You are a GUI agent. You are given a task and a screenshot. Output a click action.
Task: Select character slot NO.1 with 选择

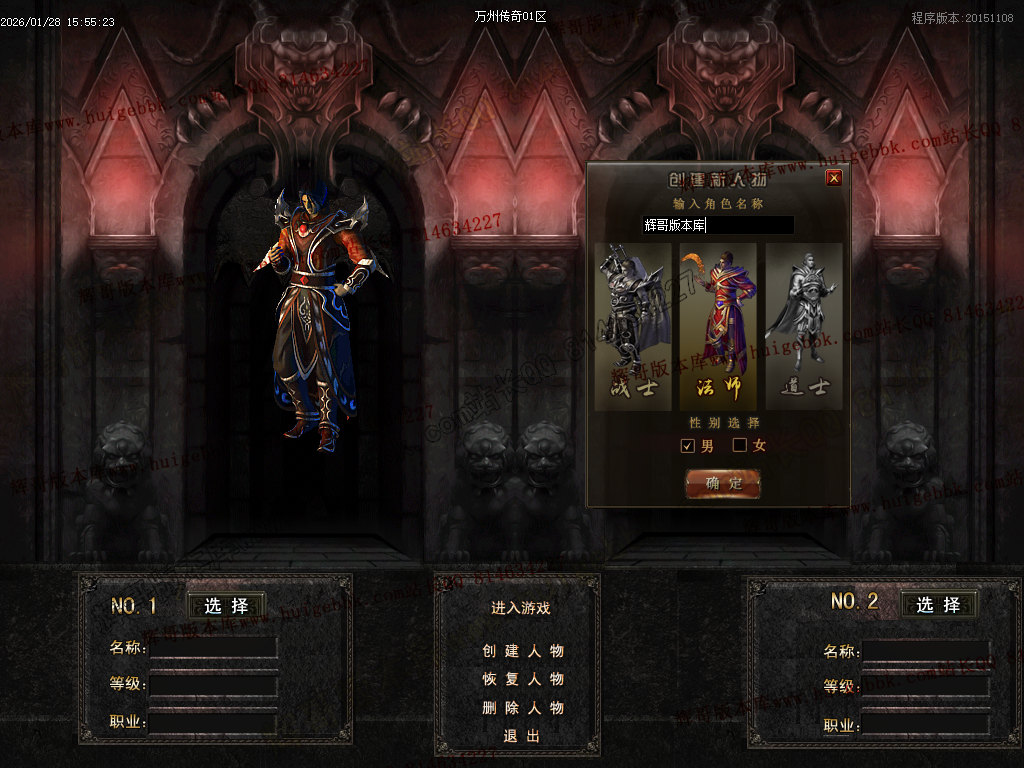[x=226, y=606]
